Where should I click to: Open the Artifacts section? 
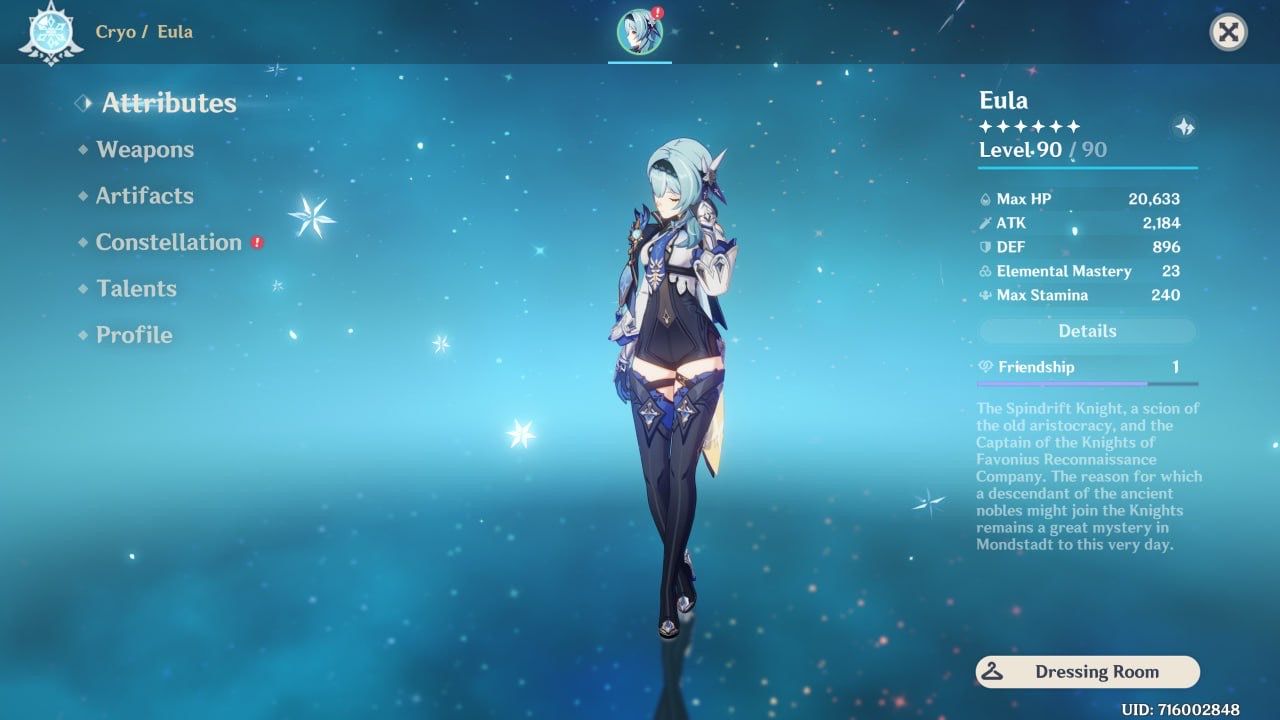[x=144, y=196]
